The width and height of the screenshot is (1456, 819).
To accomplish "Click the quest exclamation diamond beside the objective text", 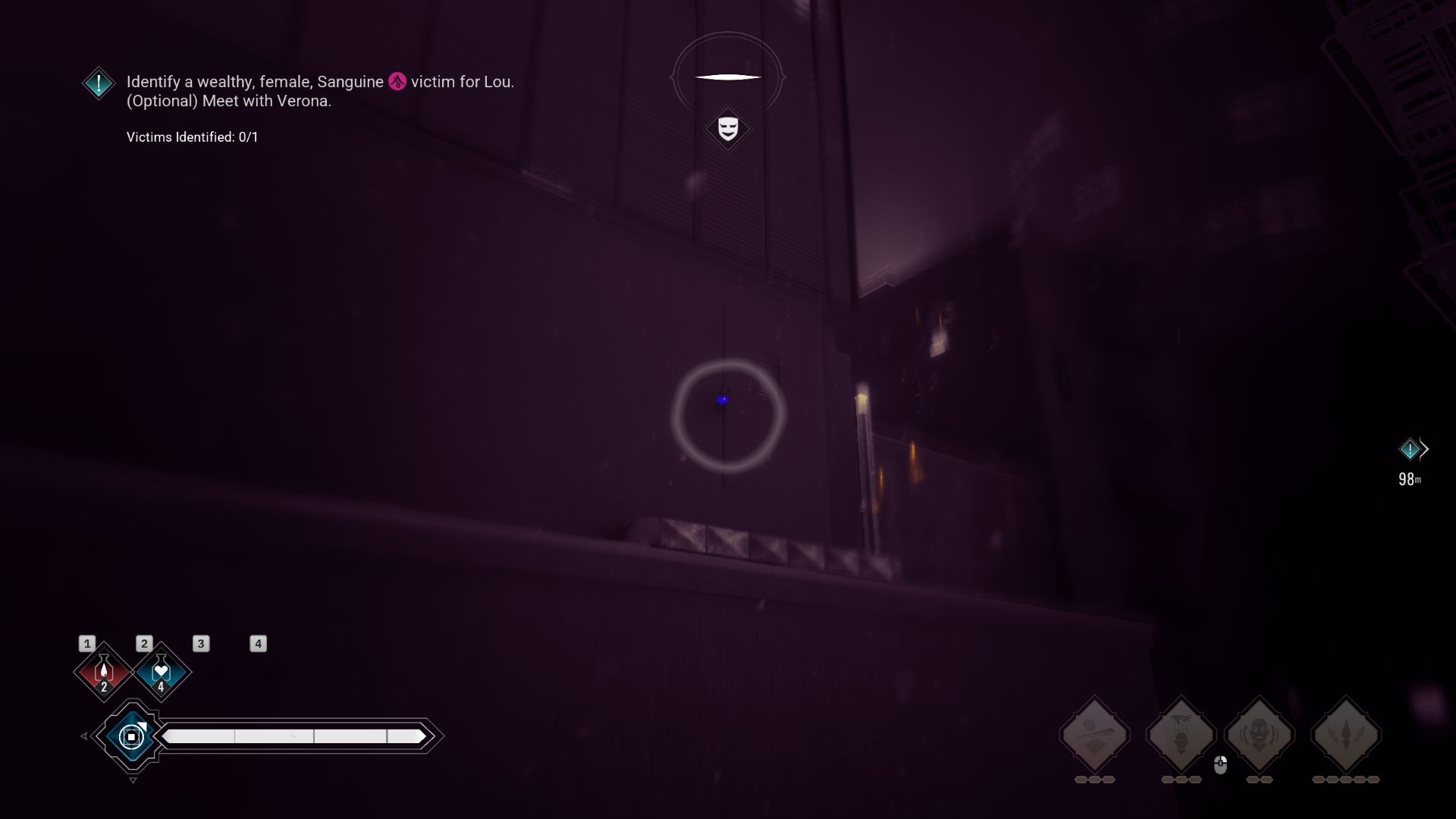I will pos(98,83).
